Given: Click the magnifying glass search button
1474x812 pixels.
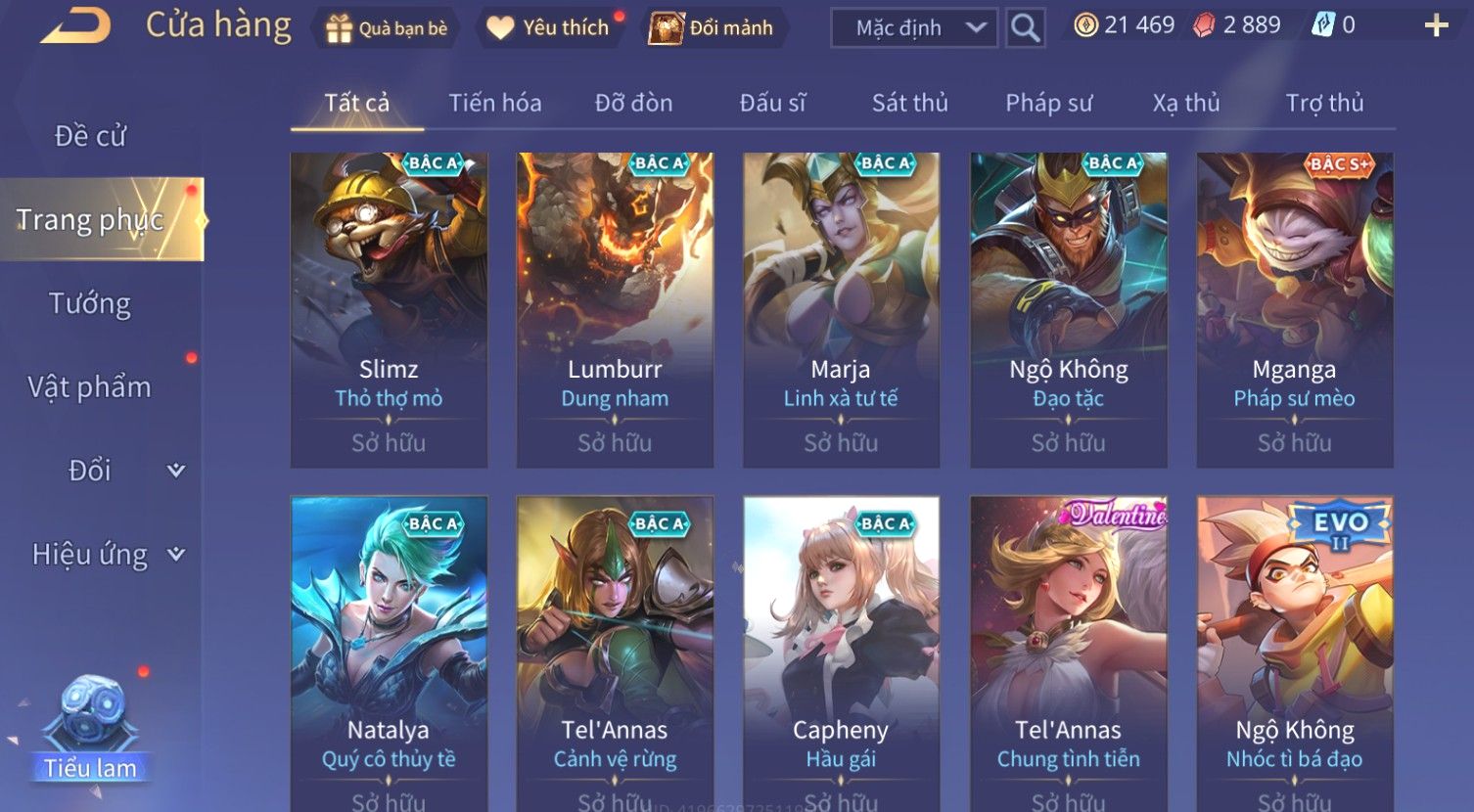Looking at the screenshot, I should click(1025, 28).
